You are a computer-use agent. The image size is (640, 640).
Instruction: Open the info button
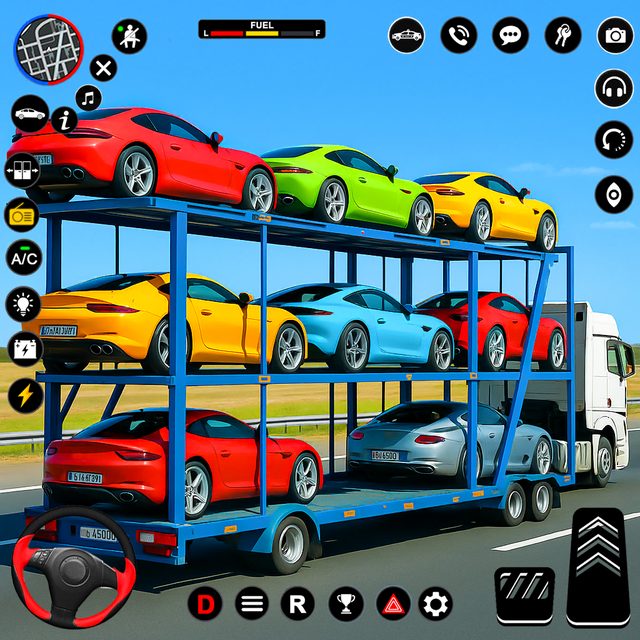coord(65,120)
